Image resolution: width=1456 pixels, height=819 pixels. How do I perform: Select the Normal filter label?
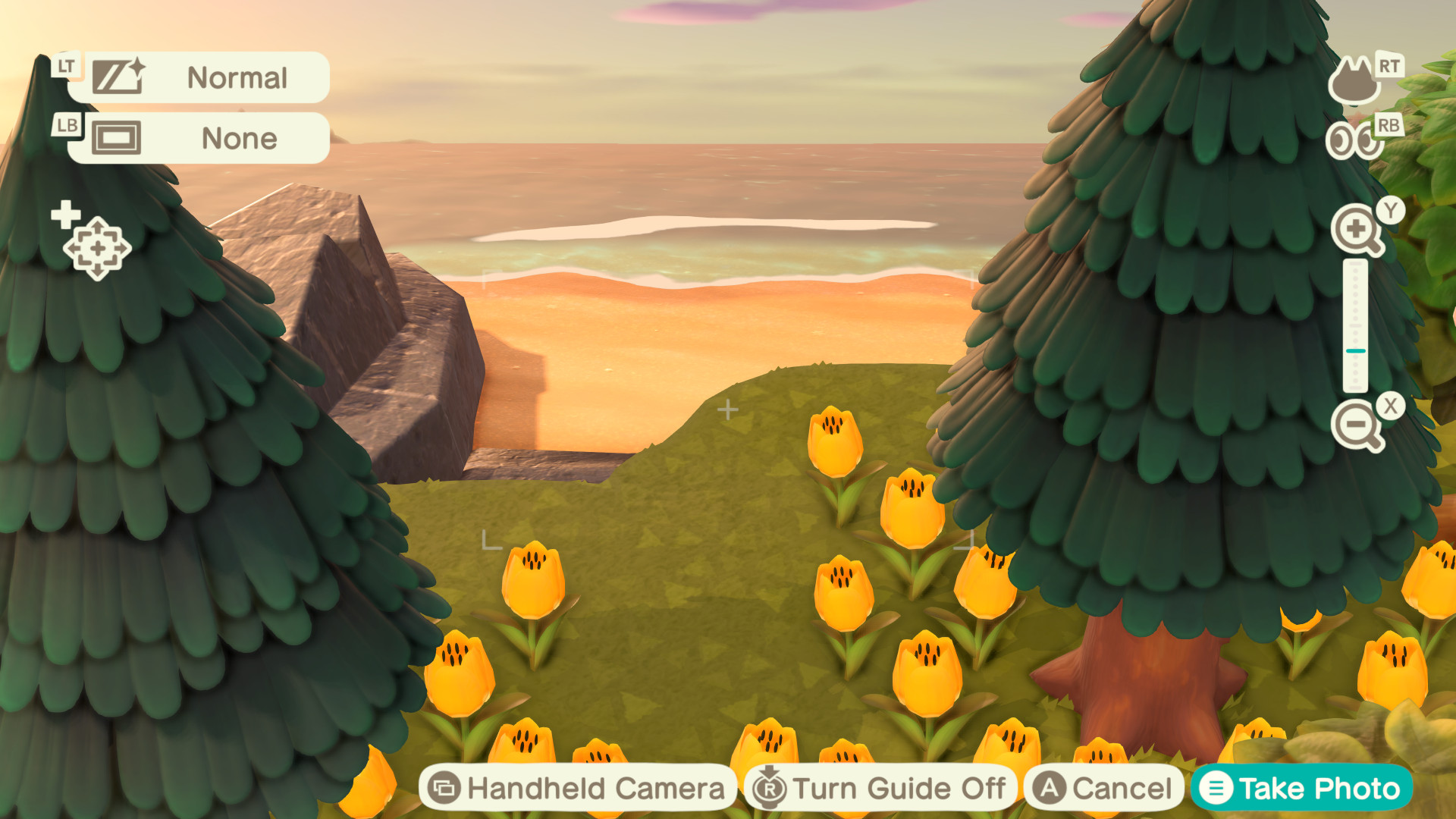click(239, 77)
